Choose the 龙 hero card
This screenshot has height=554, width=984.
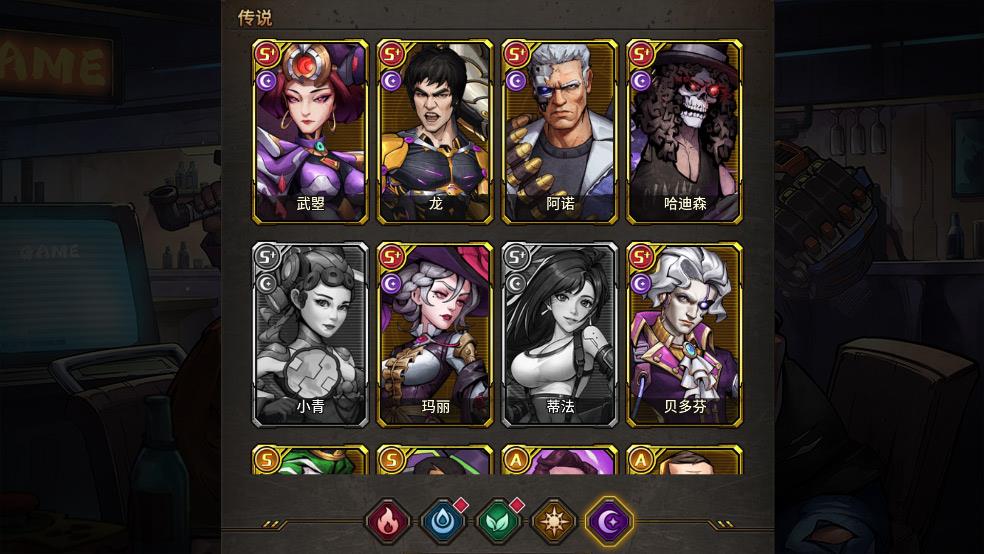(x=435, y=132)
